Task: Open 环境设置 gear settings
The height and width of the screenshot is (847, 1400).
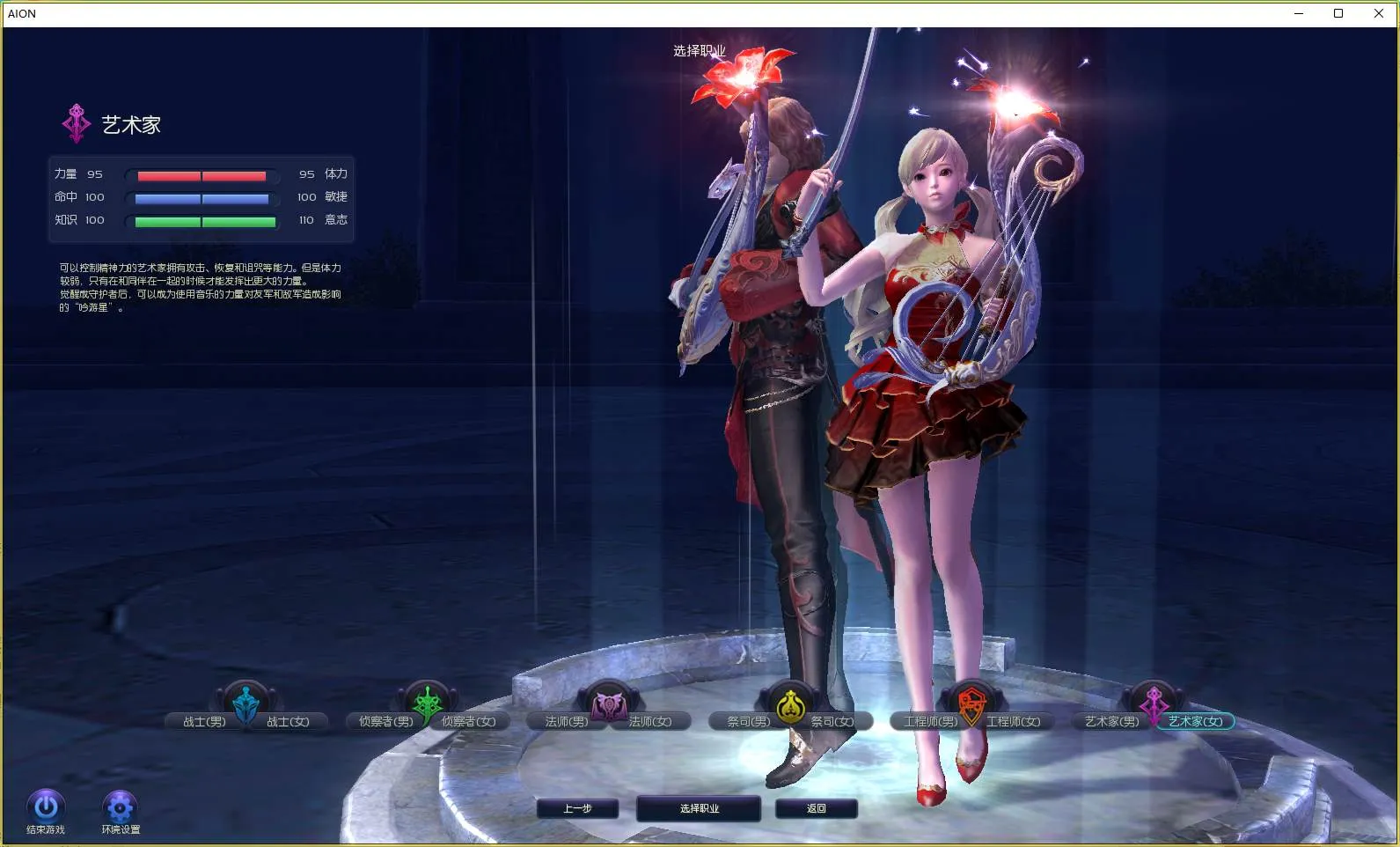Action: [120, 807]
